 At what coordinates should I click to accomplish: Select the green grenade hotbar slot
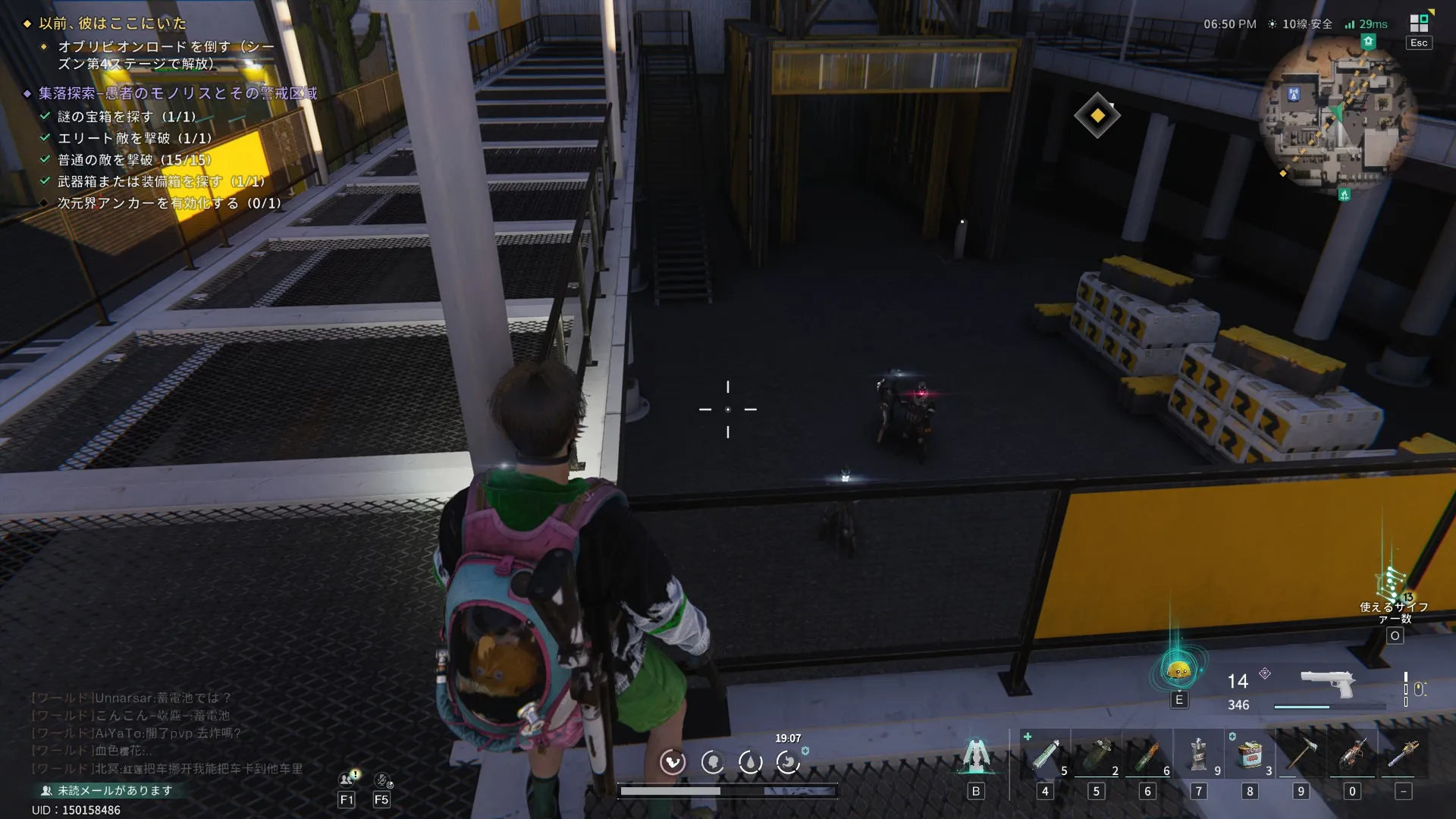click(x=1097, y=755)
